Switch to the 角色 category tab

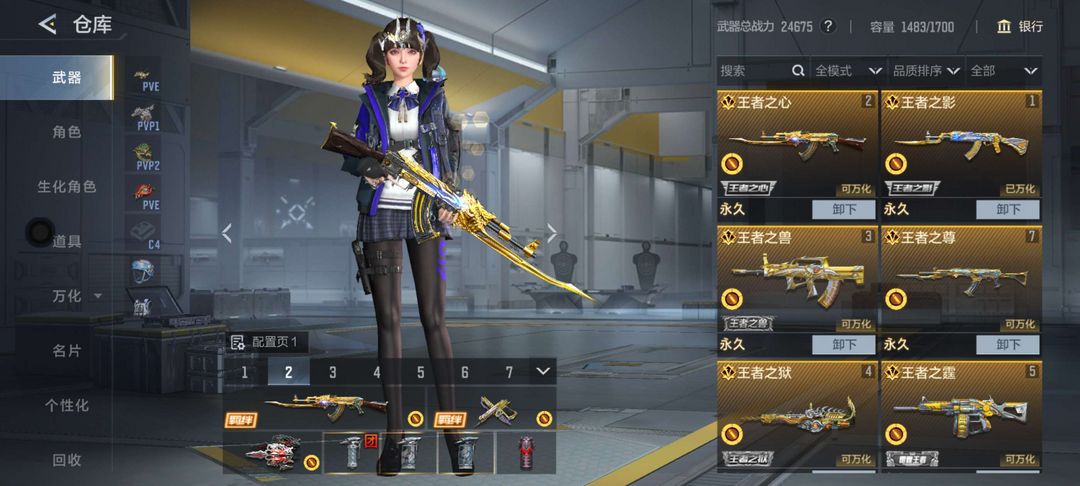coord(67,132)
